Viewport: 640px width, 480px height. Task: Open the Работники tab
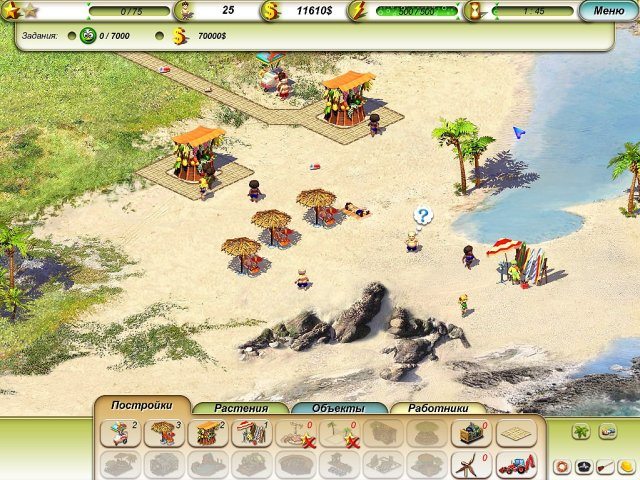tap(437, 408)
